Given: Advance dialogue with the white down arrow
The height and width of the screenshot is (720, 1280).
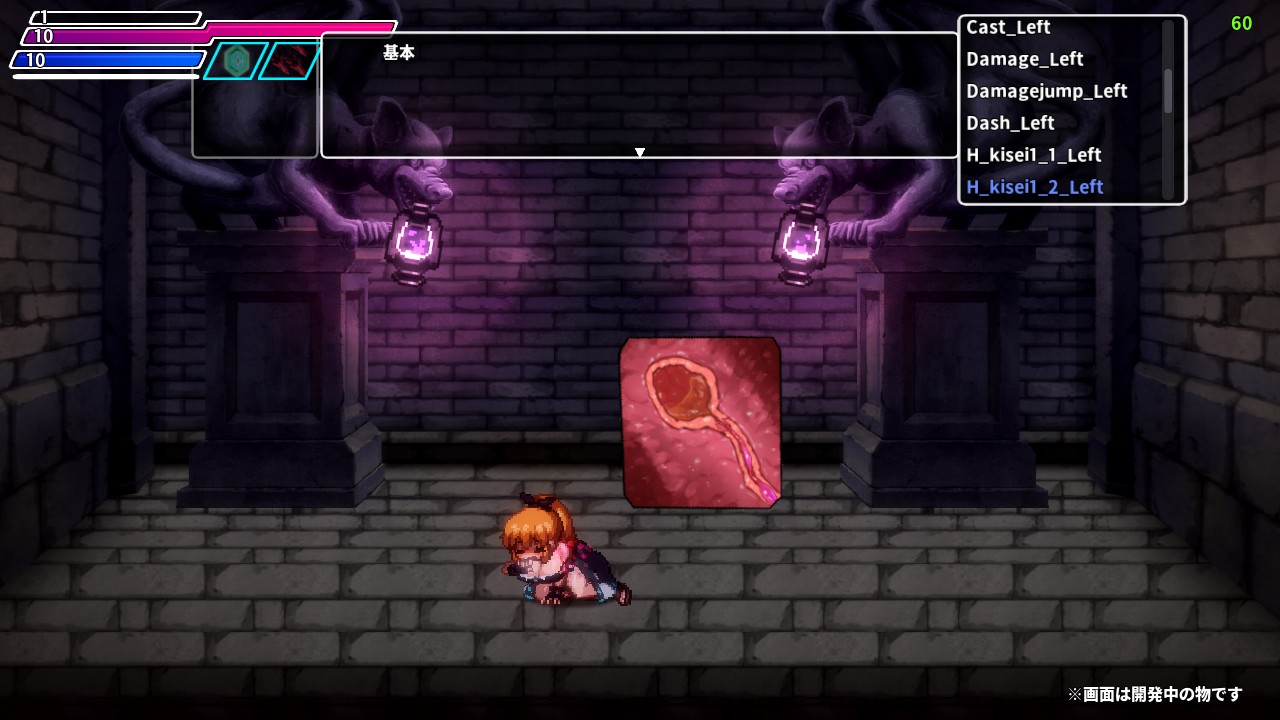Looking at the screenshot, I should click(x=640, y=153).
